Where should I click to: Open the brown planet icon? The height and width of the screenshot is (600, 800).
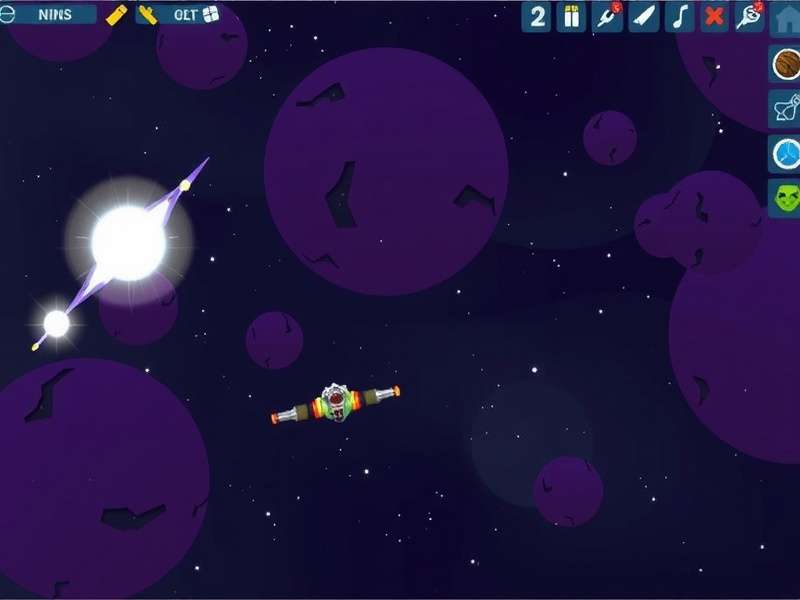[x=785, y=64]
